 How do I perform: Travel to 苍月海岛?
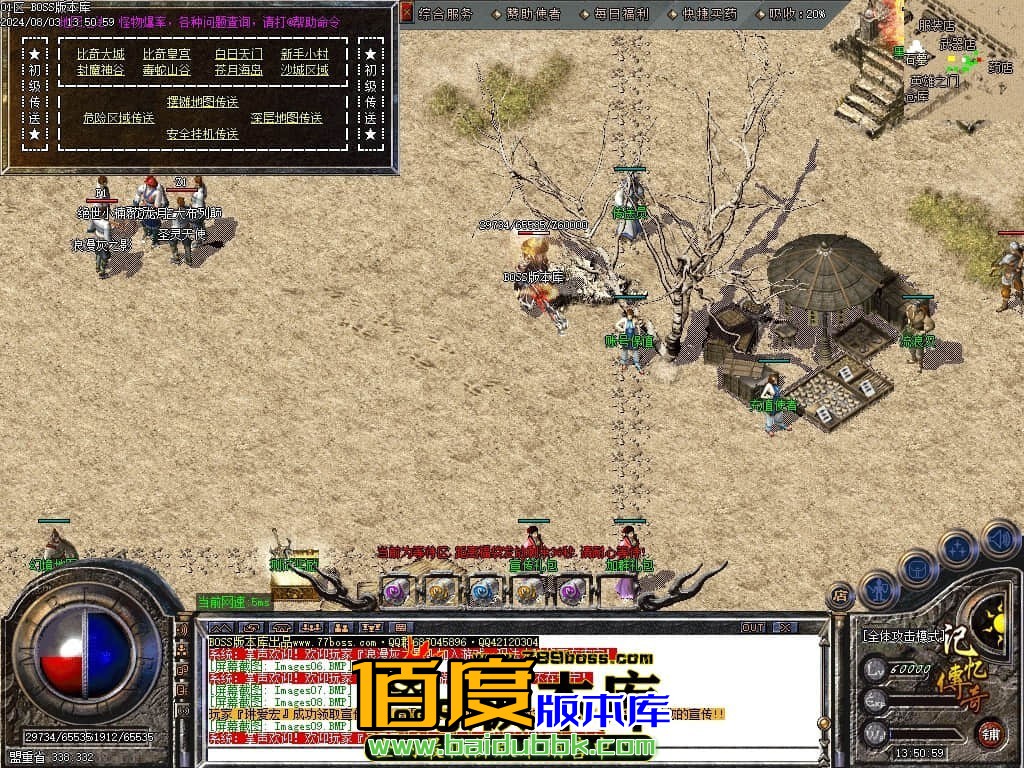pyautogui.click(x=238, y=71)
